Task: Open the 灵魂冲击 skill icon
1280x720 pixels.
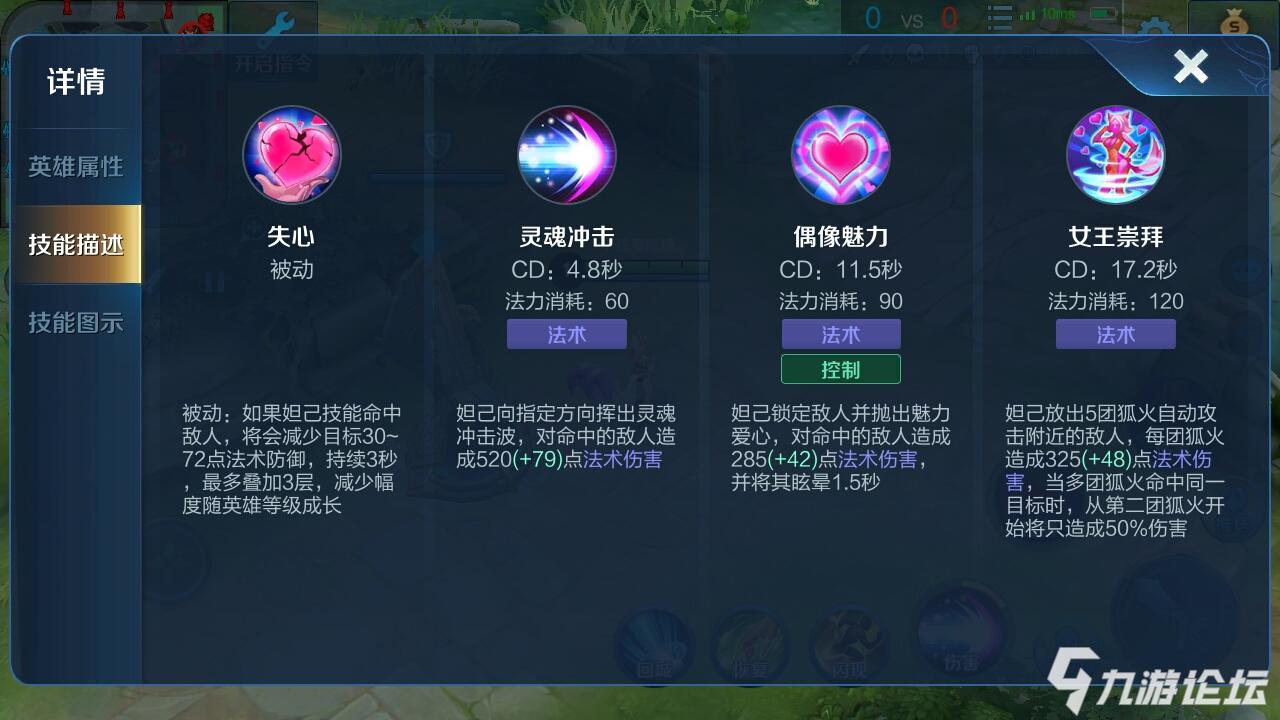Action: click(x=566, y=155)
